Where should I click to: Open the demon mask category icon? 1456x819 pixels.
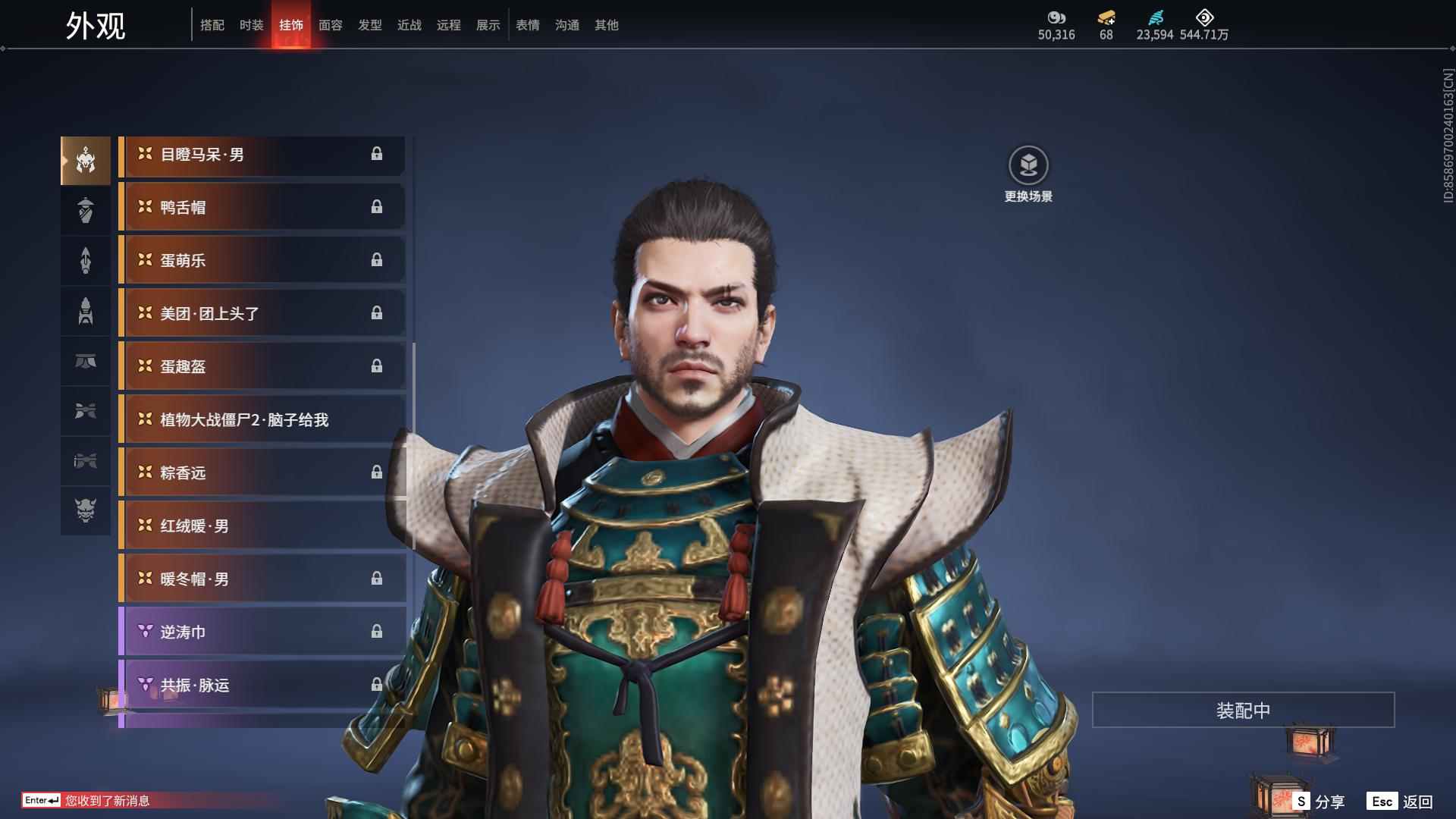(x=86, y=510)
